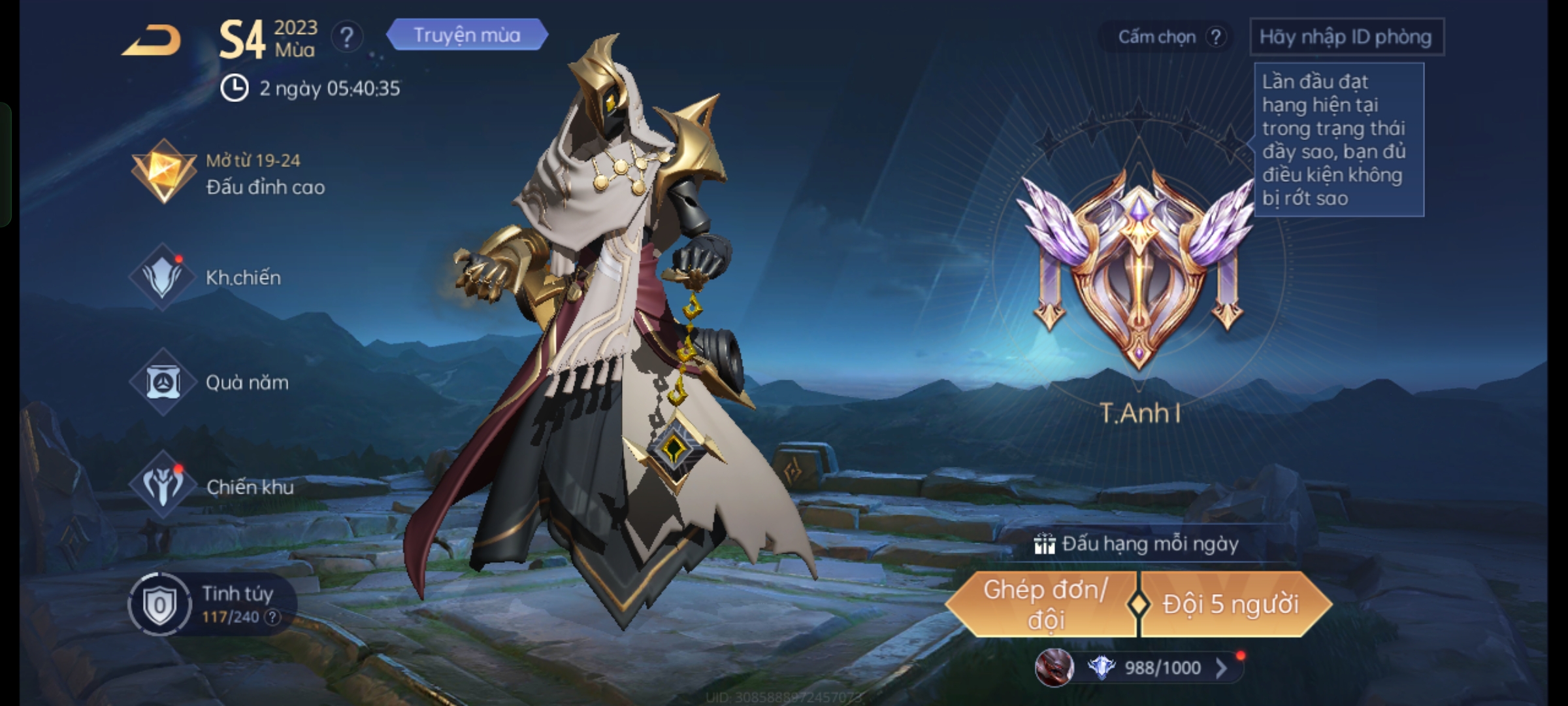The height and width of the screenshot is (706, 1568).
Task: Open Đấu đỉnh cao mode
Action: [x=229, y=174]
